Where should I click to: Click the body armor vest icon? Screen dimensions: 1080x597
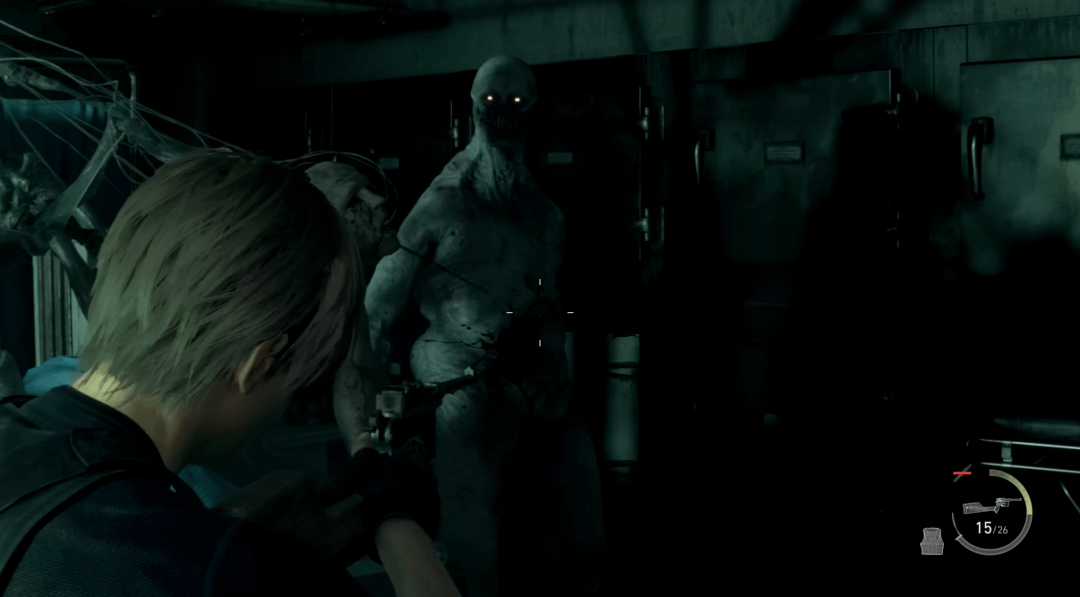(x=932, y=541)
